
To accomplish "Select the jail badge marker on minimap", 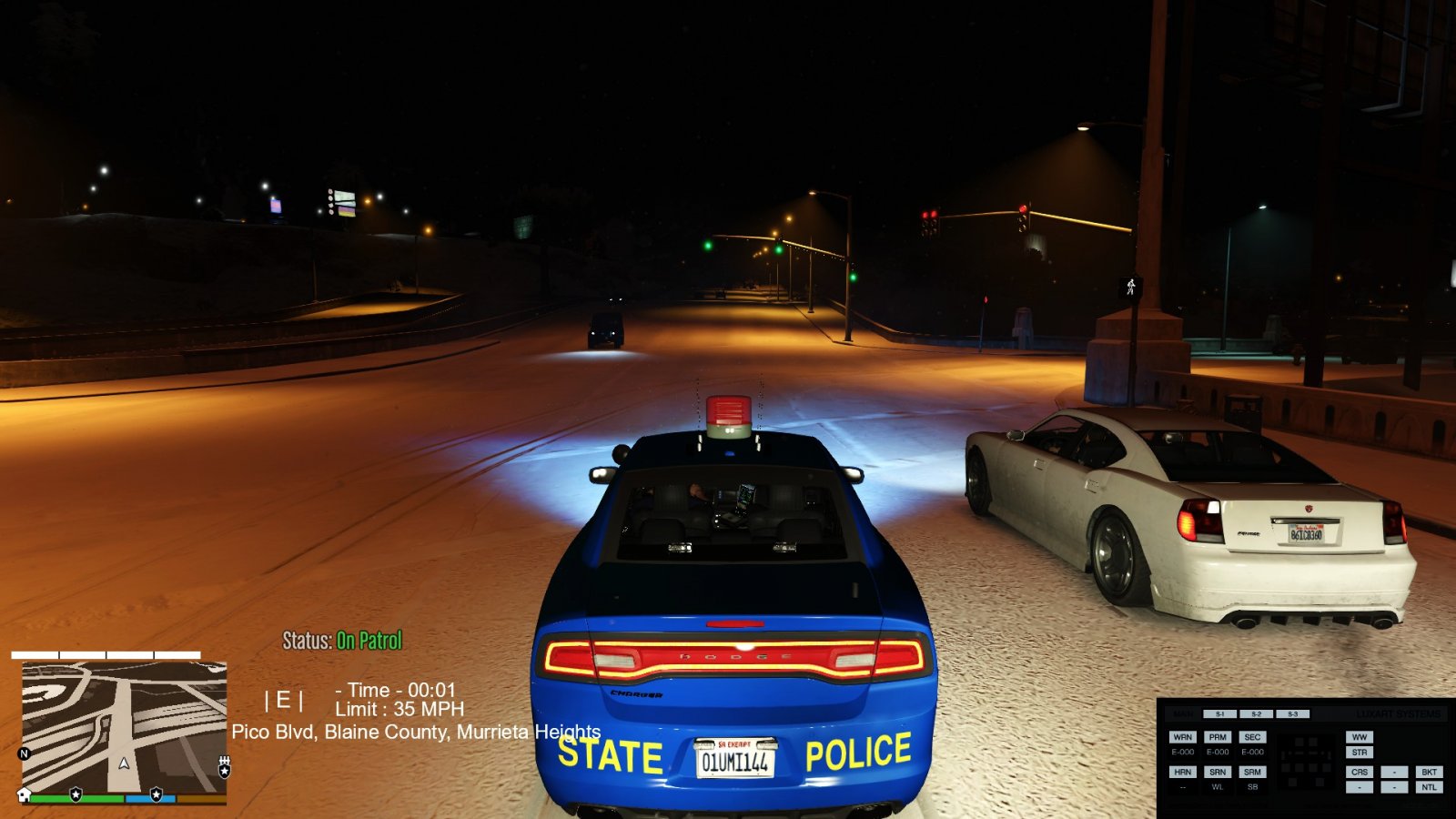I will tap(224, 769).
